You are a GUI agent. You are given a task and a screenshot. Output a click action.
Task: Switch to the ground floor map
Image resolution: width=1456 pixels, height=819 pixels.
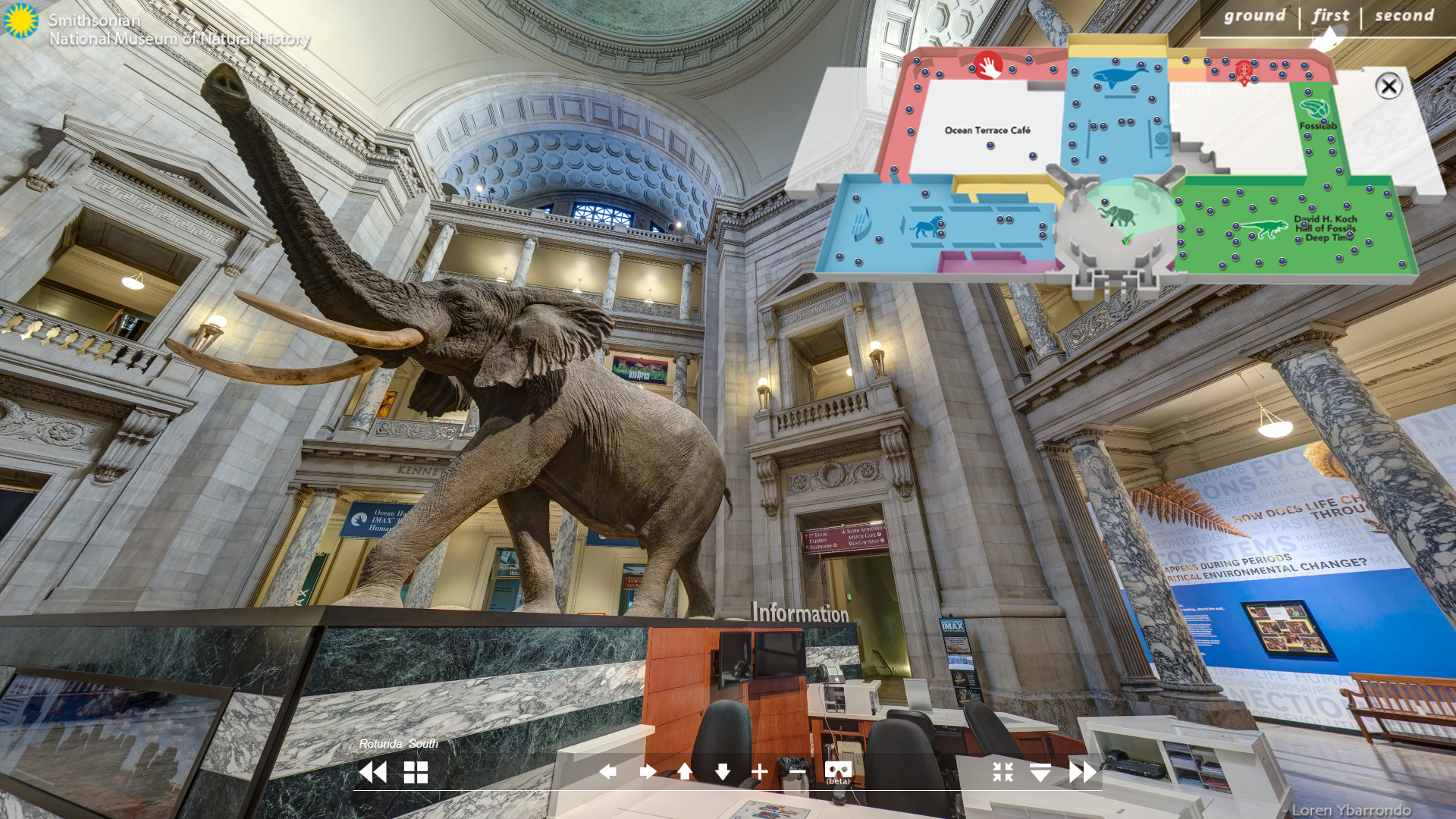(x=1254, y=16)
